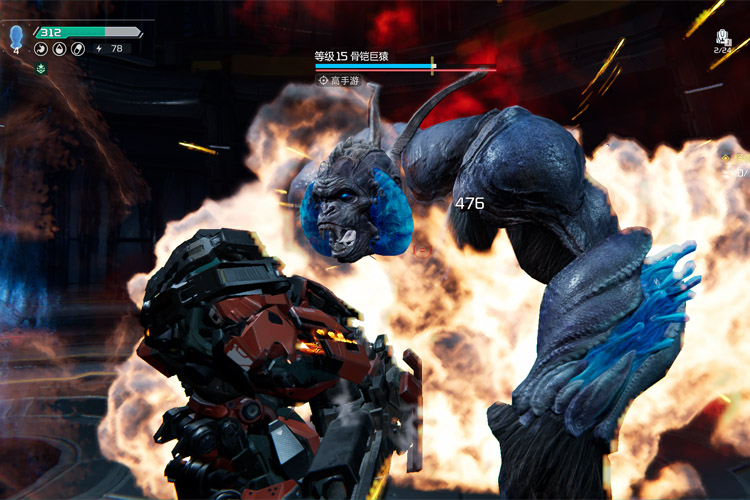Click the yellow diamond objective tracker
The width and height of the screenshot is (750, 500).
[727, 158]
